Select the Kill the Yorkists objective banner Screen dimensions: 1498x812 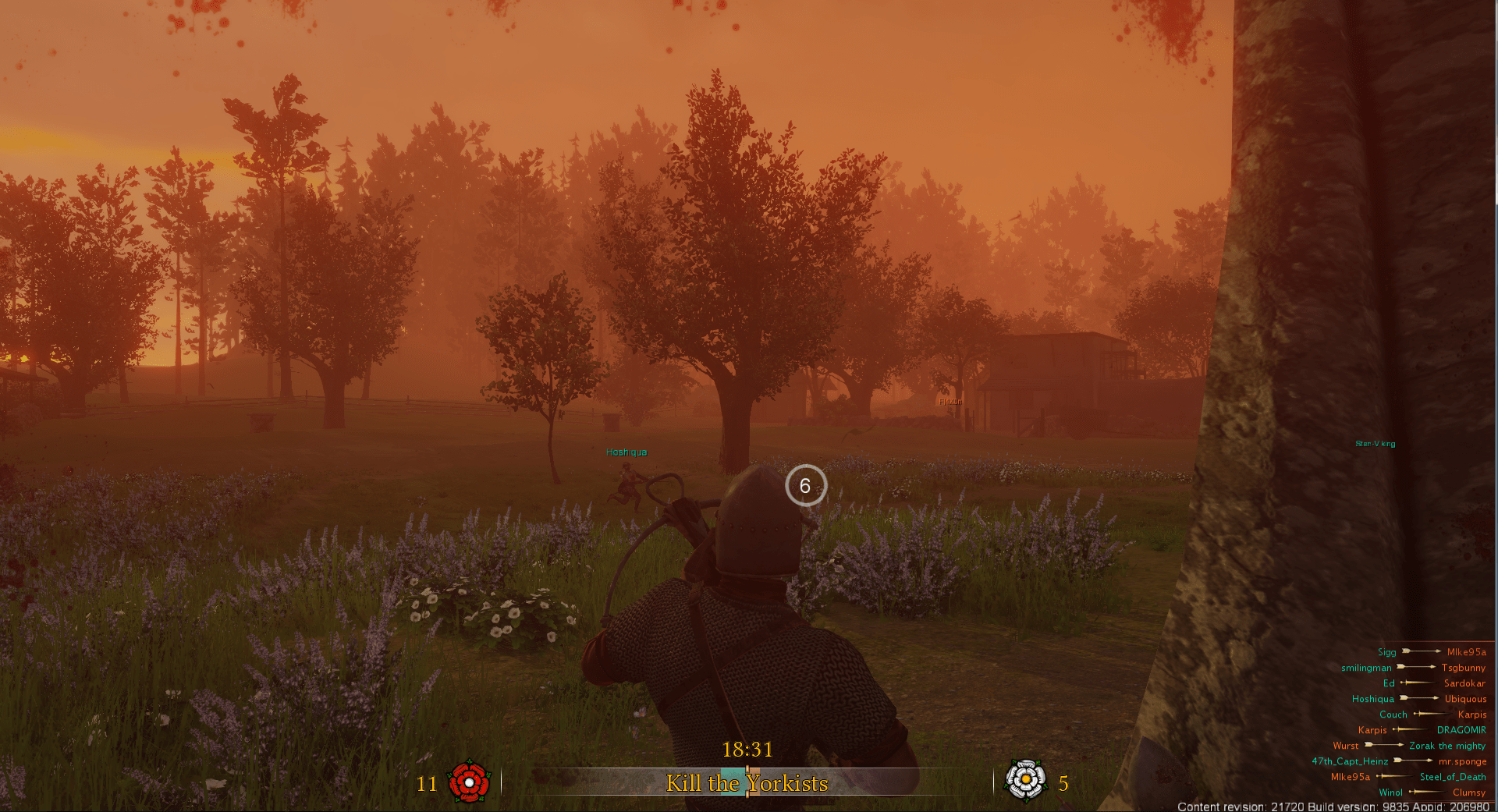click(747, 784)
